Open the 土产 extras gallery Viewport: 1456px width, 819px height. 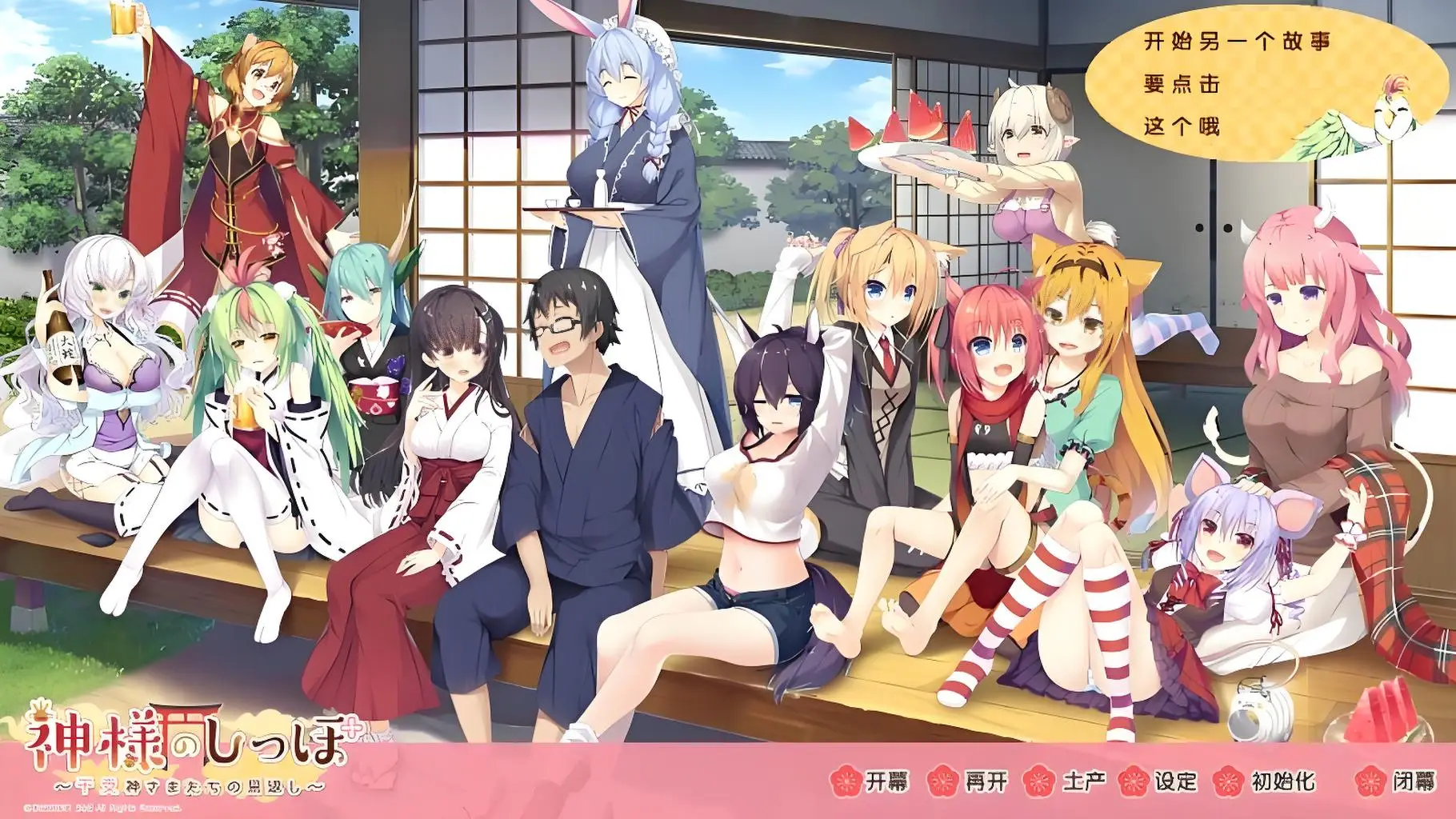tap(1085, 781)
